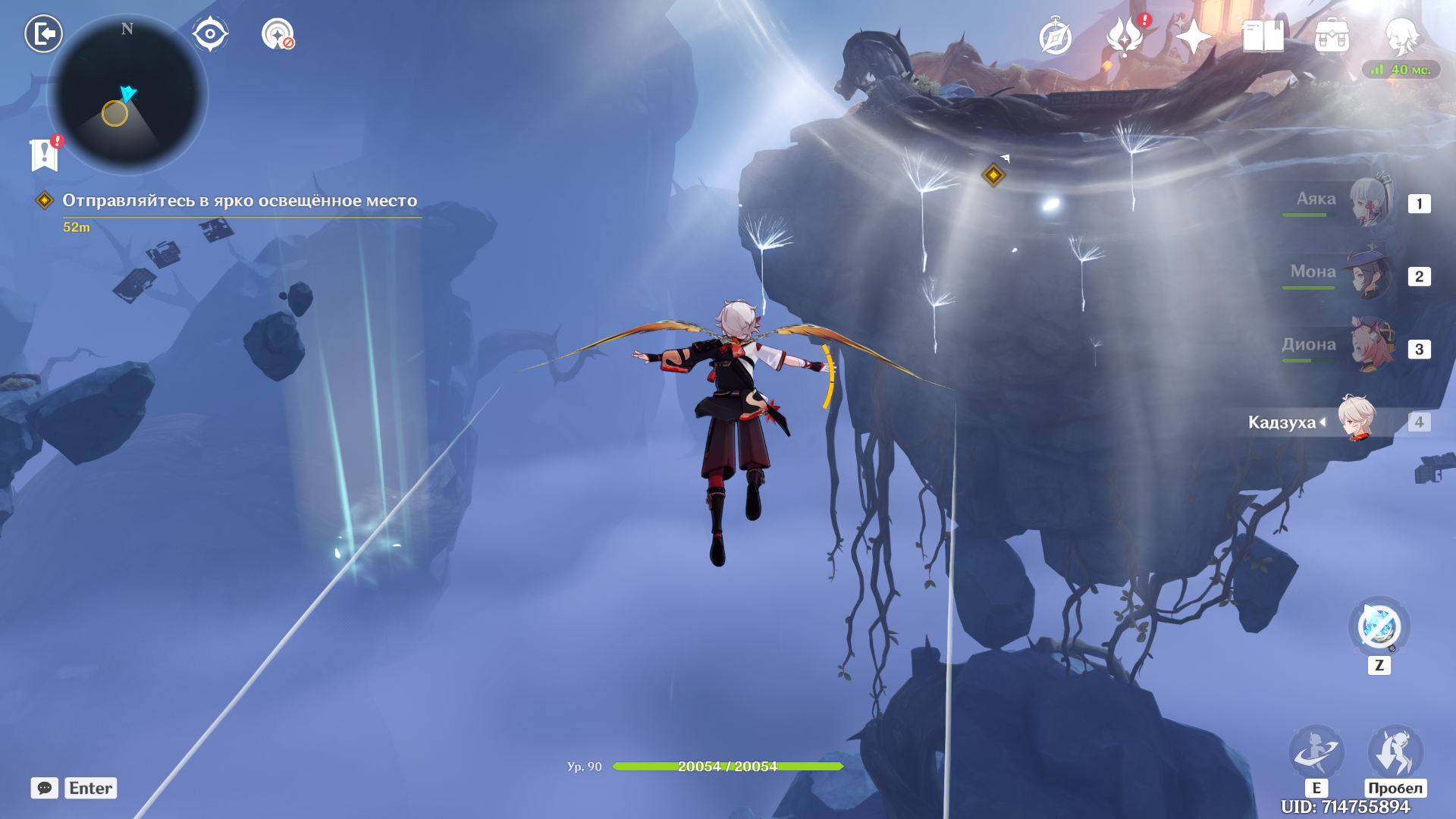
Task: Open the chat speech bubble button
Action: (x=45, y=788)
